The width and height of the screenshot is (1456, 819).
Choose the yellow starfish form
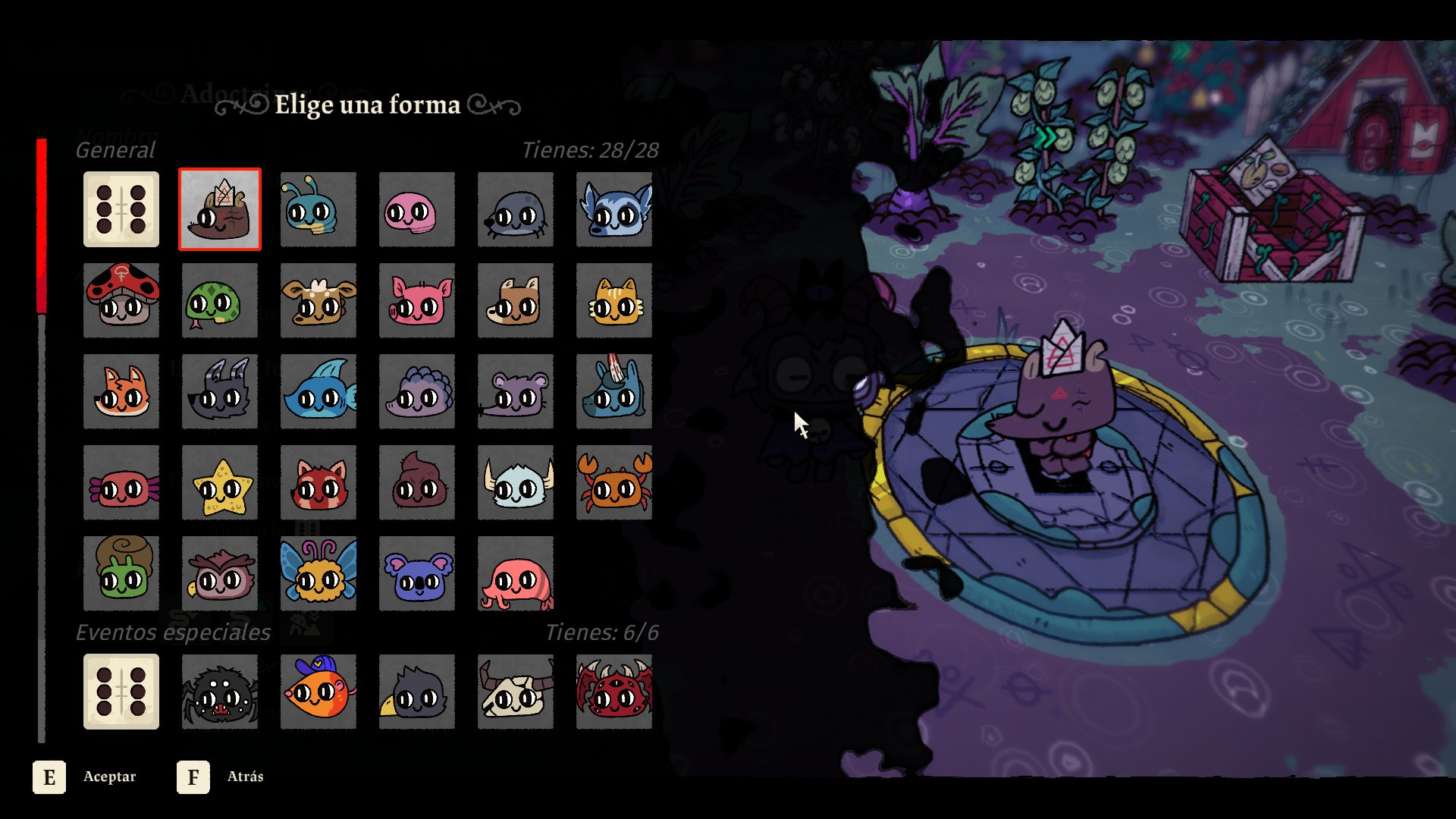pyautogui.click(x=220, y=482)
